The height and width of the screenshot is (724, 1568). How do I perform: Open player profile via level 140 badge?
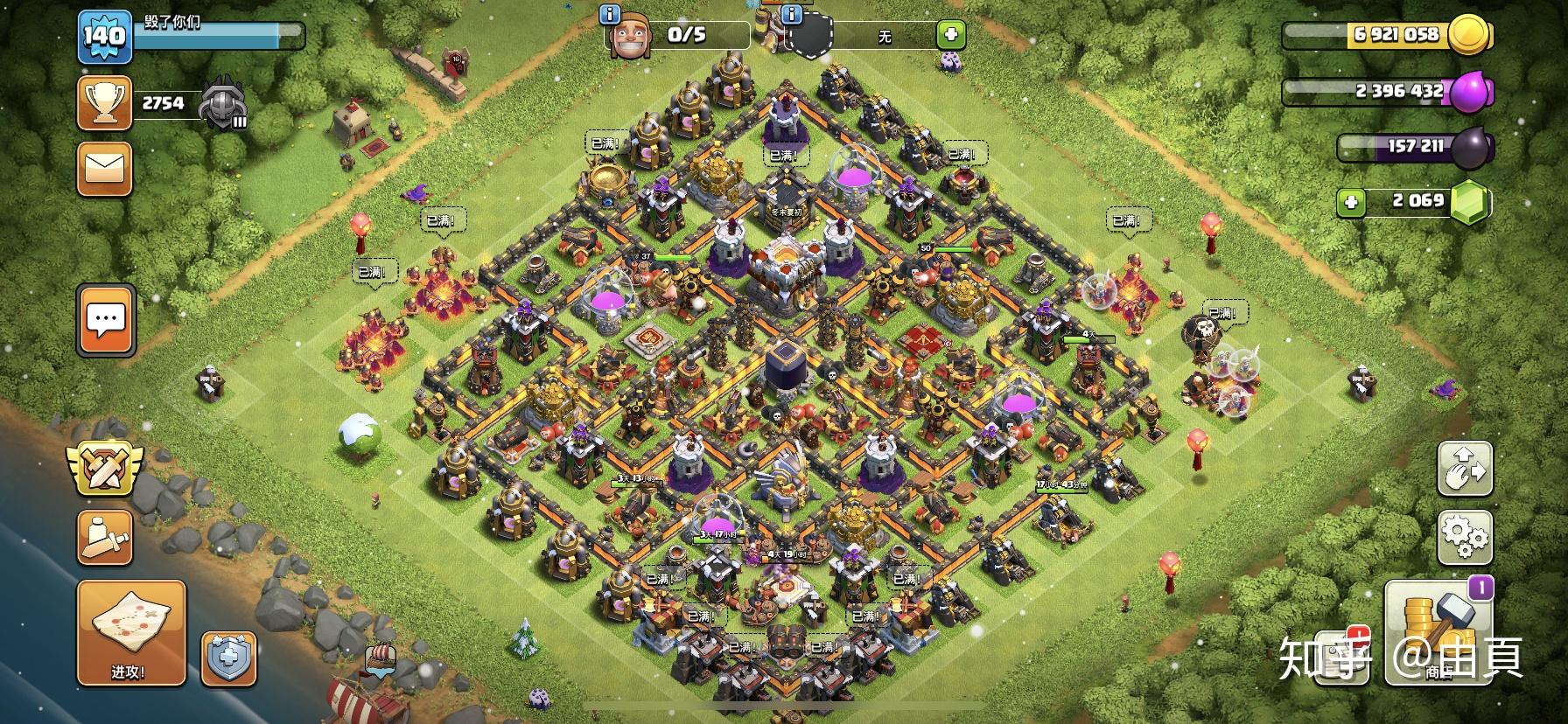click(104, 37)
